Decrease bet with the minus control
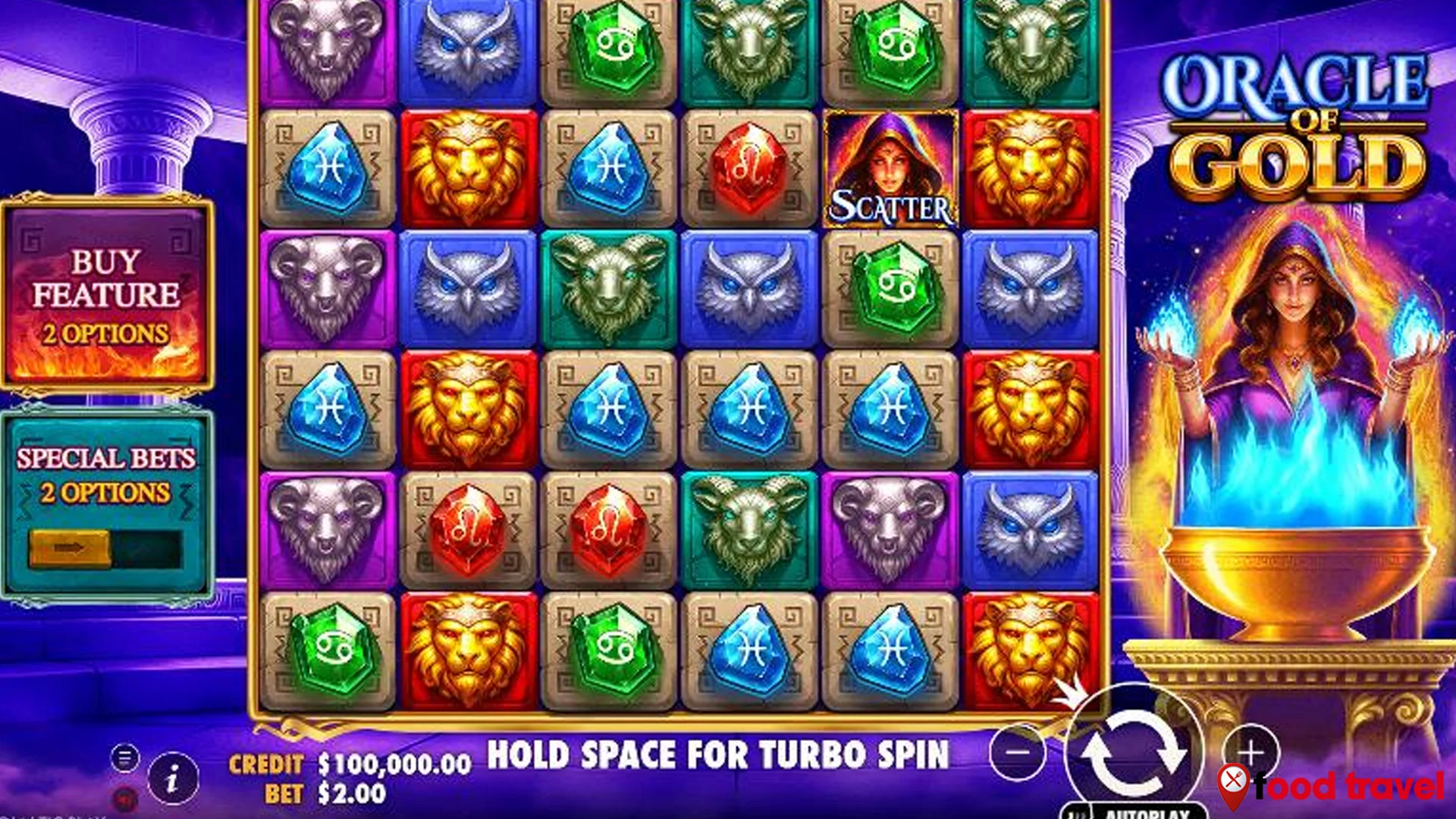Screen dimensions: 1456x819 1020,752
